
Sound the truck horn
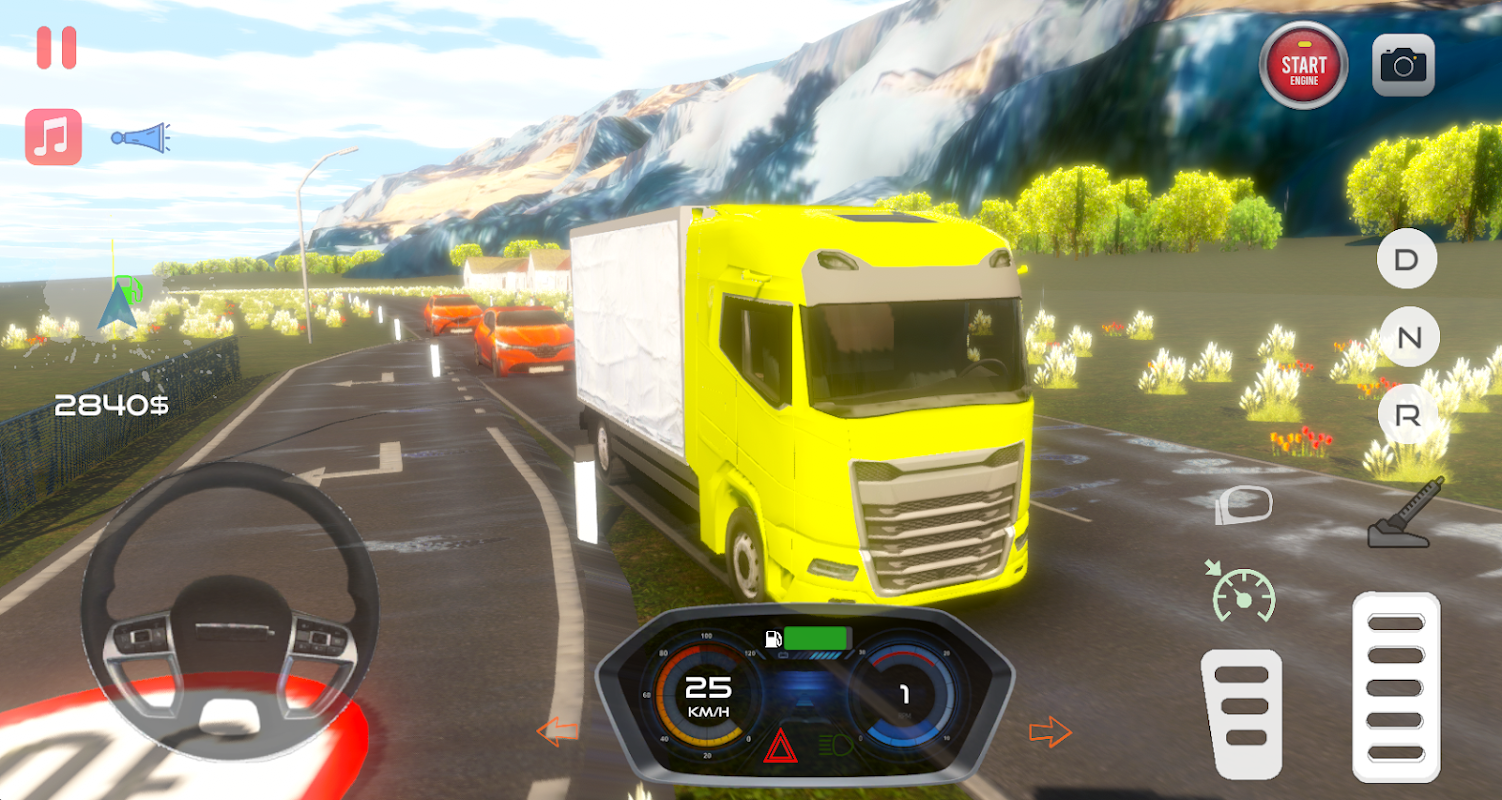pyautogui.click(x=140, y=138)
